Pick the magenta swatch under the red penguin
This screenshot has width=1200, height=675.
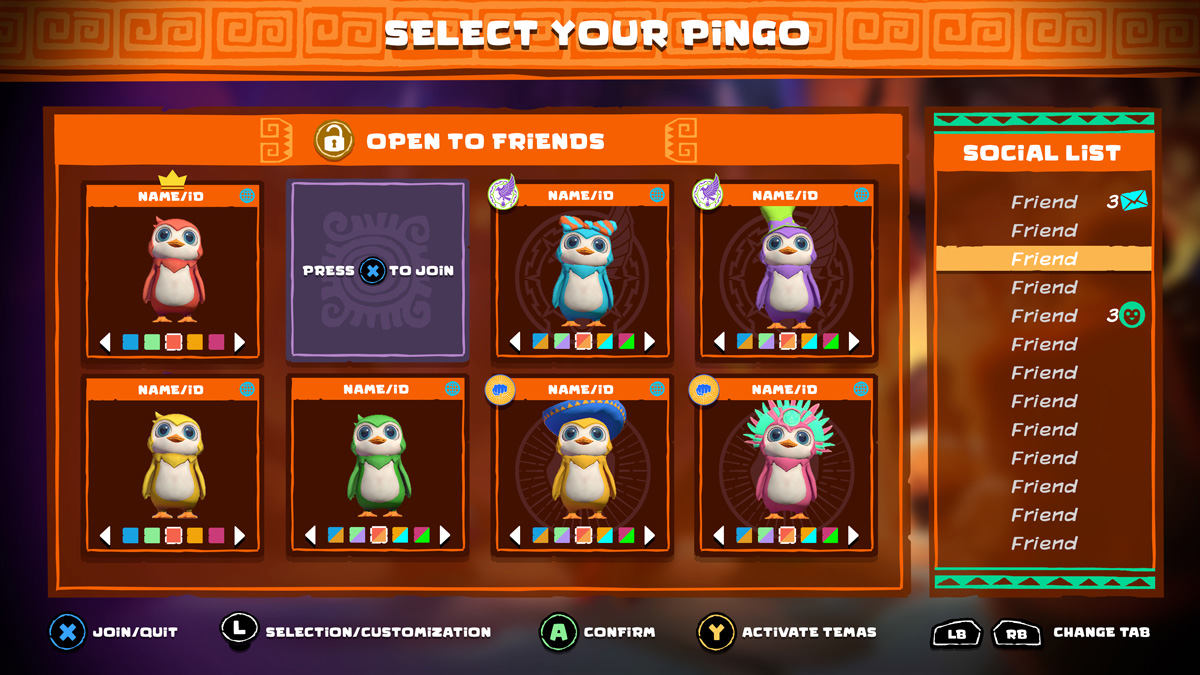216,342
